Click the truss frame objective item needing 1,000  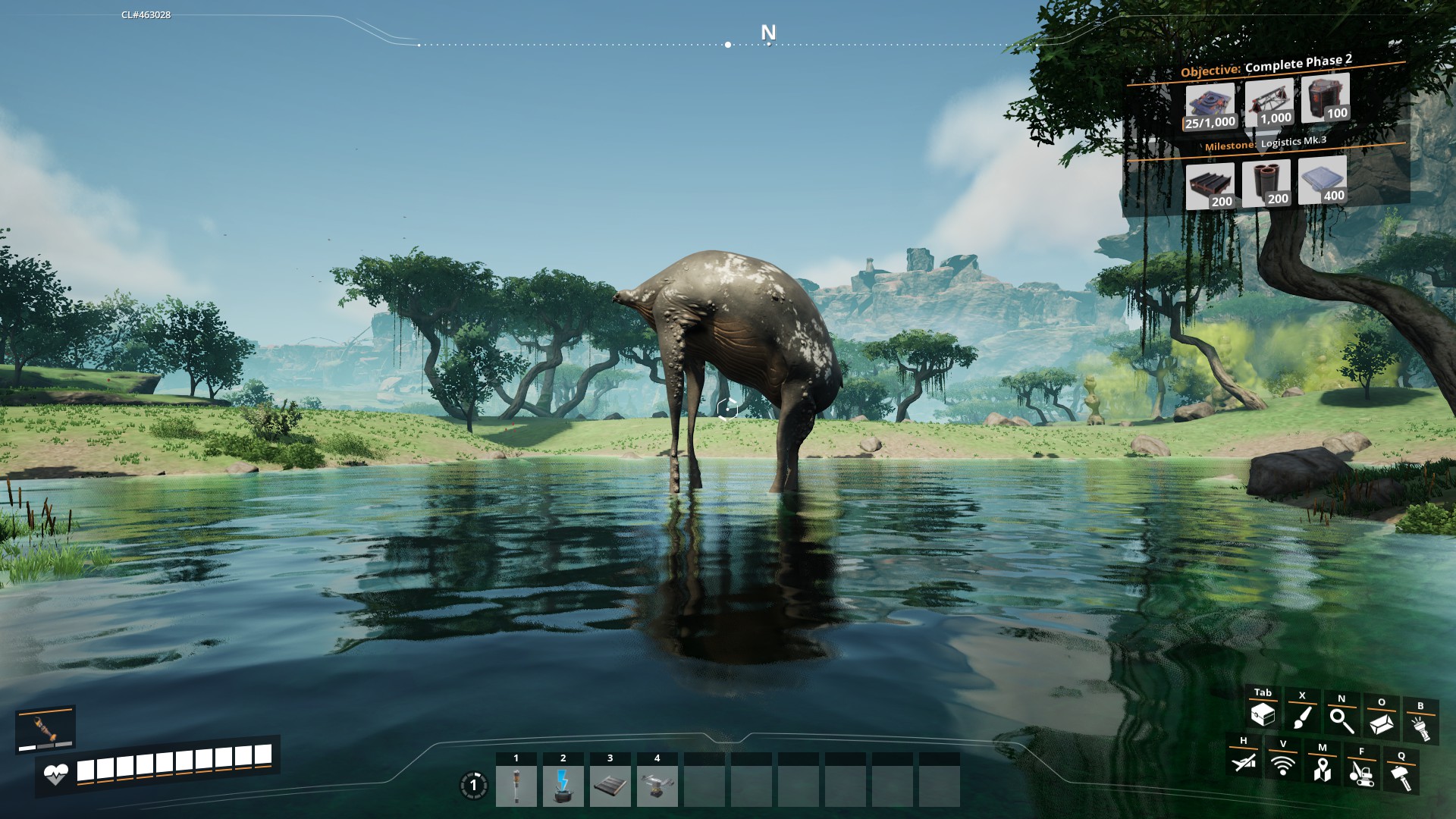[1269, 103]
